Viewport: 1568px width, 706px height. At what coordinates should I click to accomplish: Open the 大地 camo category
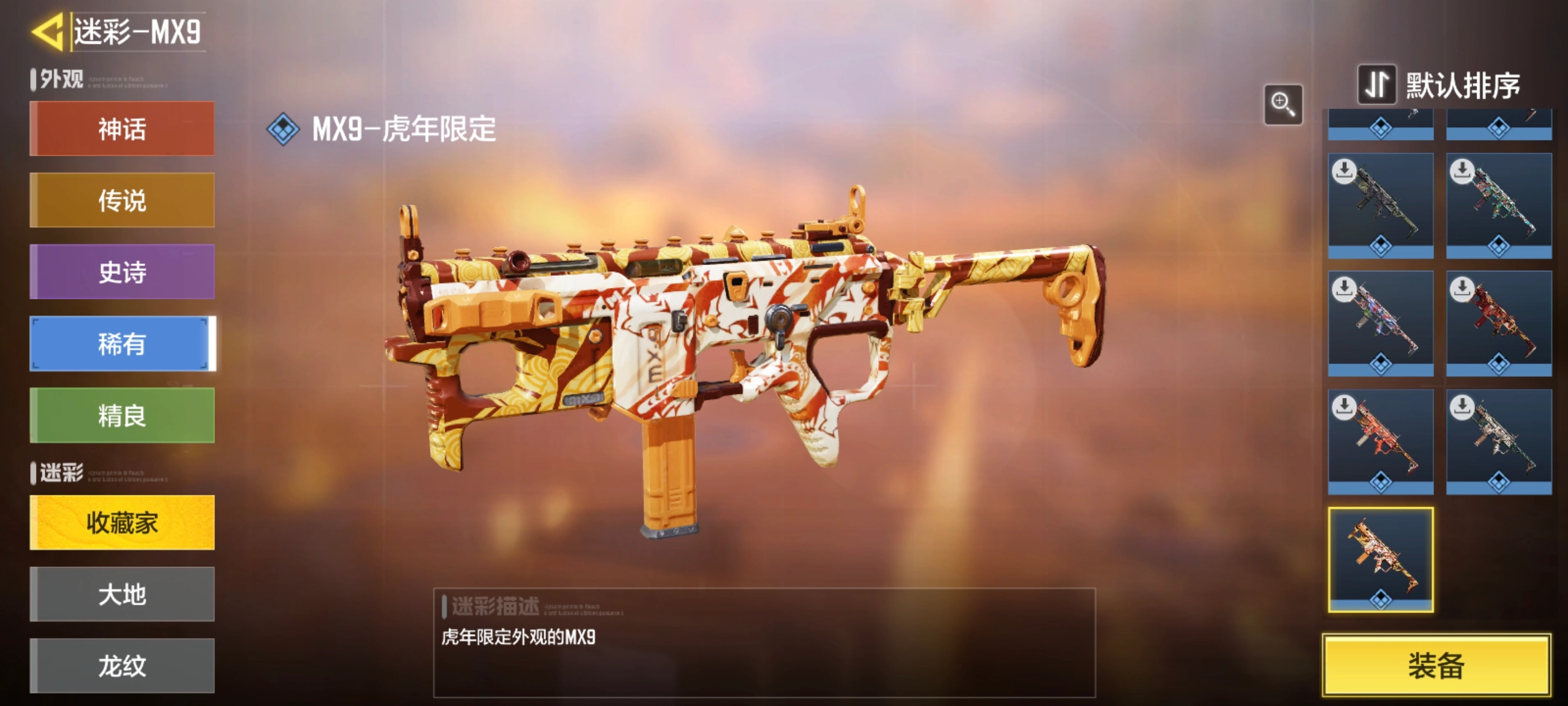(x=122, y=594)
